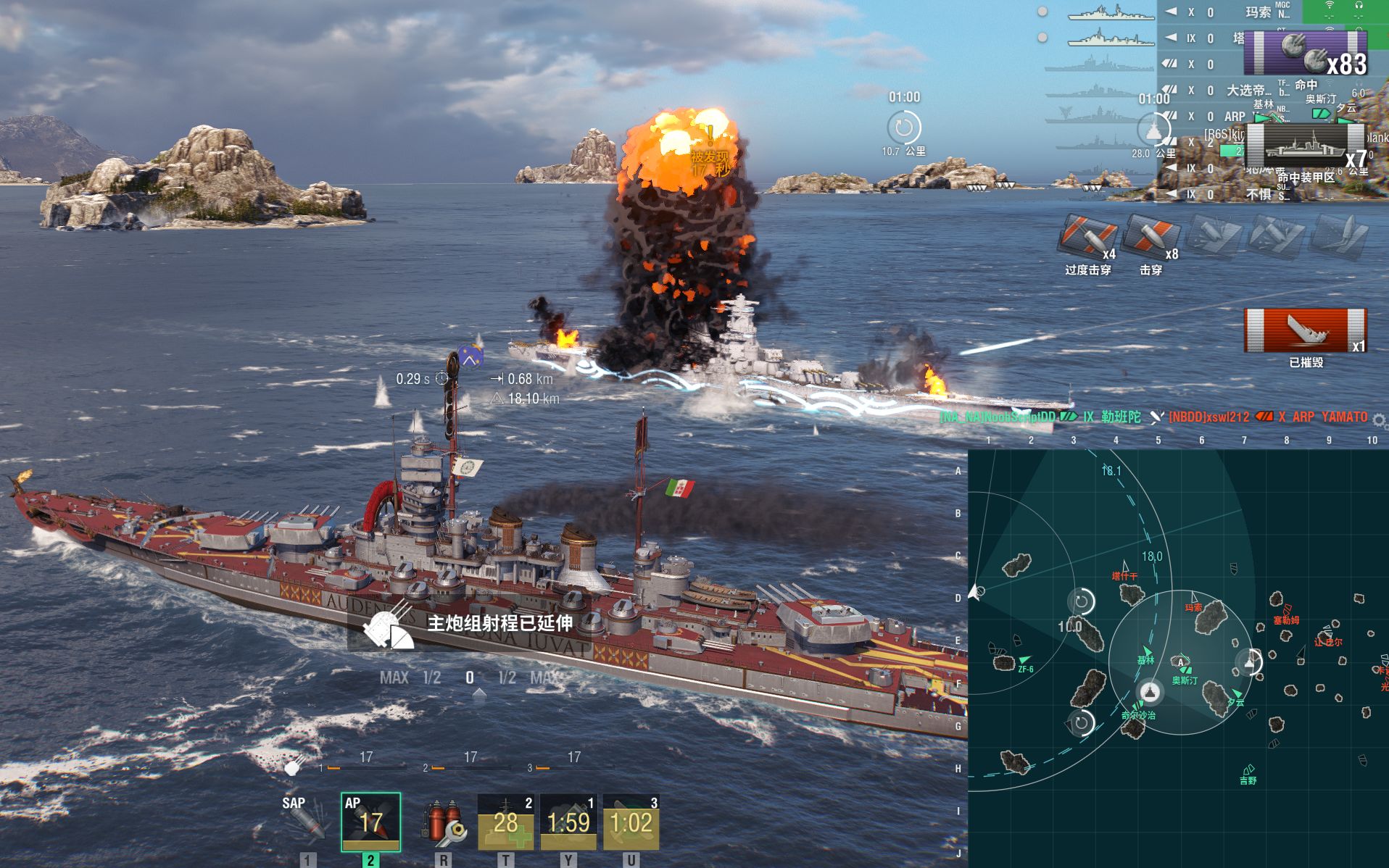Activate the consumable showing 1:59 cooldown

[568, 822]
